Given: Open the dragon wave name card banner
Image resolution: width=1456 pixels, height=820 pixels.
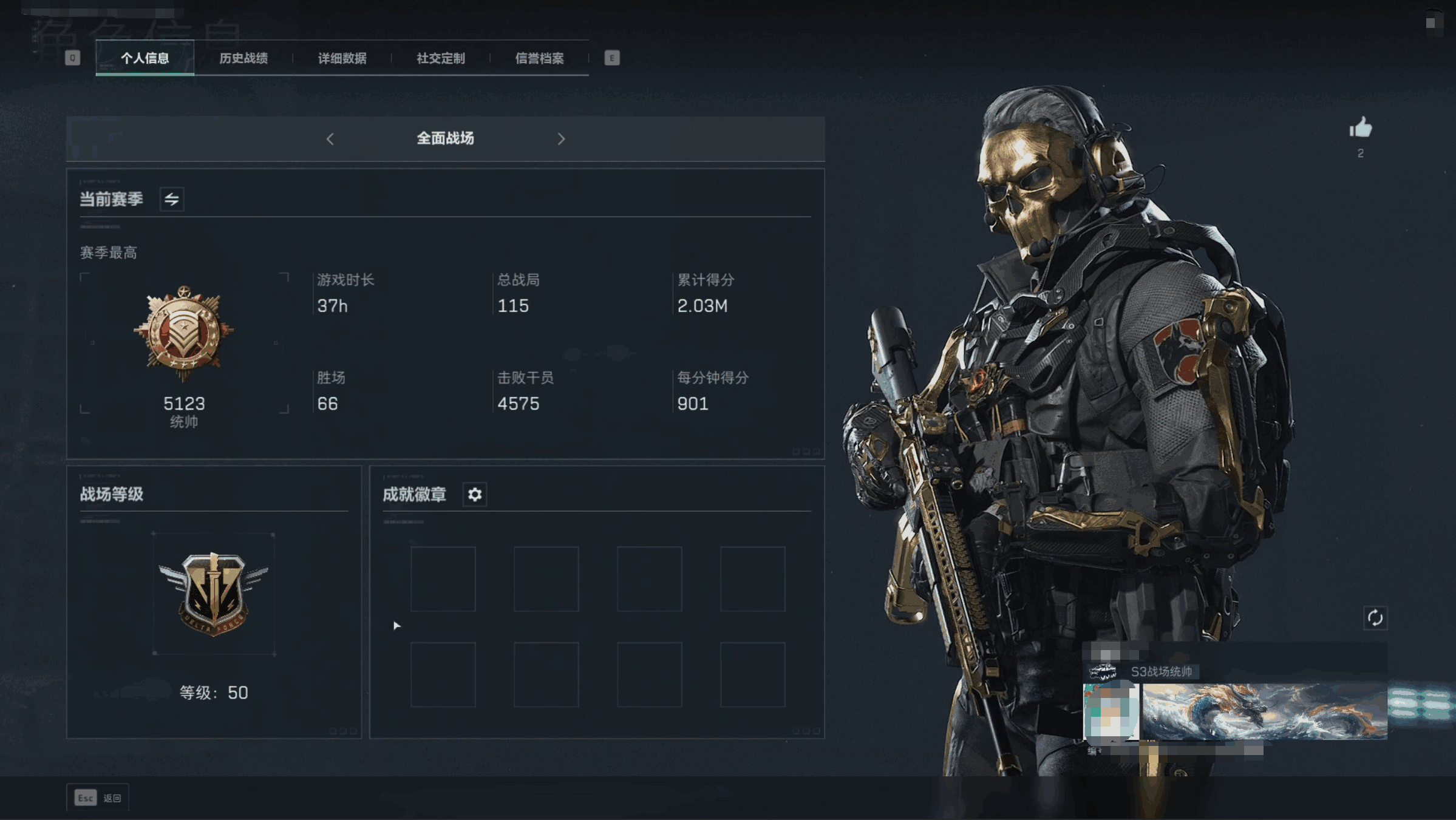Looking at the screenshot, I should (x=1264, y=711).
